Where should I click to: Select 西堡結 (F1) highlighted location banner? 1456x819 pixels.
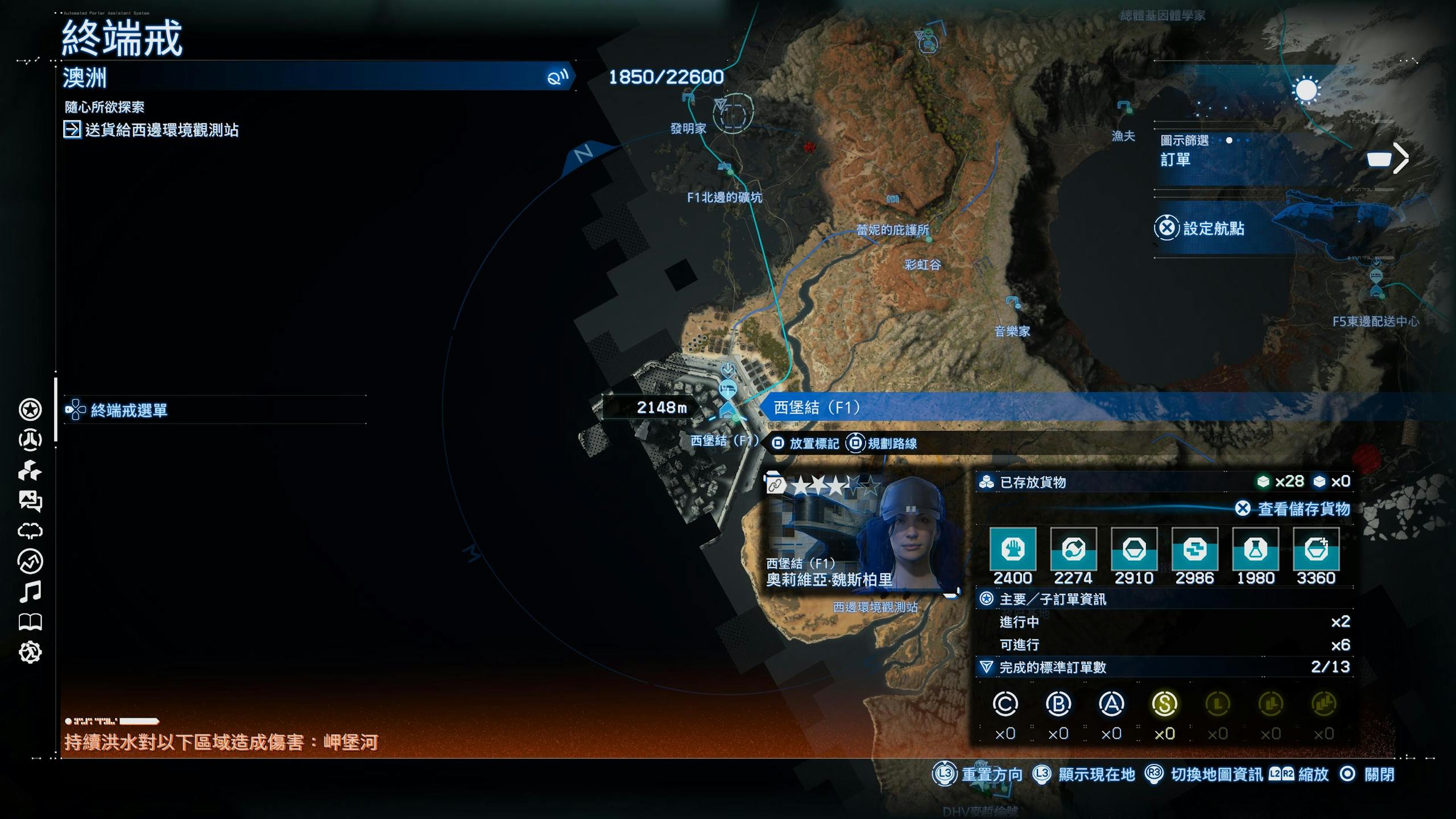pyautogui.click(x=817, y=408)
